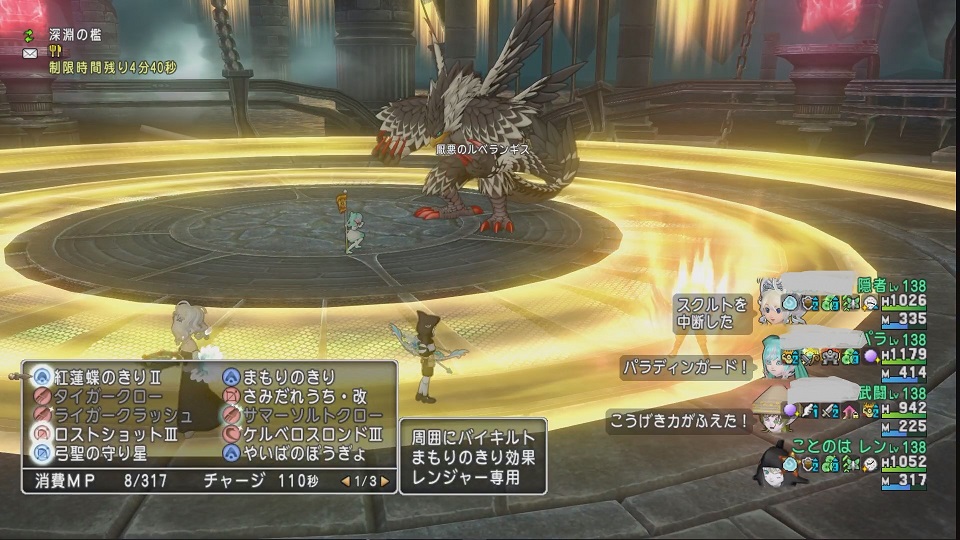The image size is (960, 540).
Task: Select the 紅蓮蝶のきりⅡ skill
Action: 108,377
